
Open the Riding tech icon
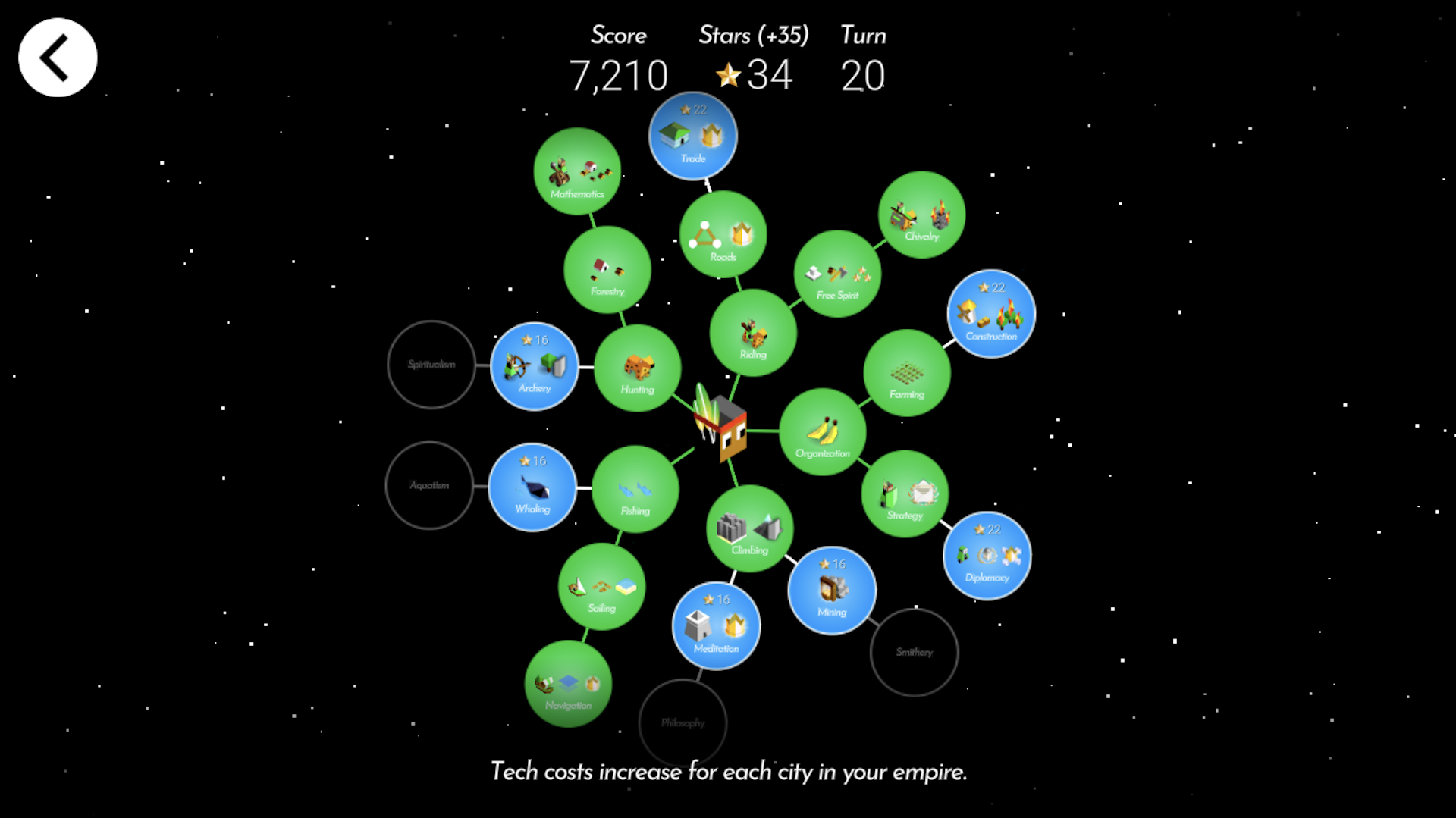pyautogui.click(x=752, y=332)
